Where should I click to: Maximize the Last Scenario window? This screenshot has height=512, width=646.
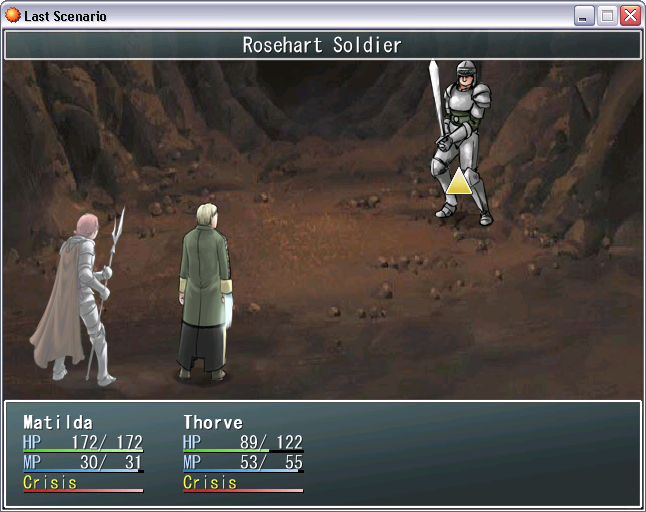coord(607,16)
